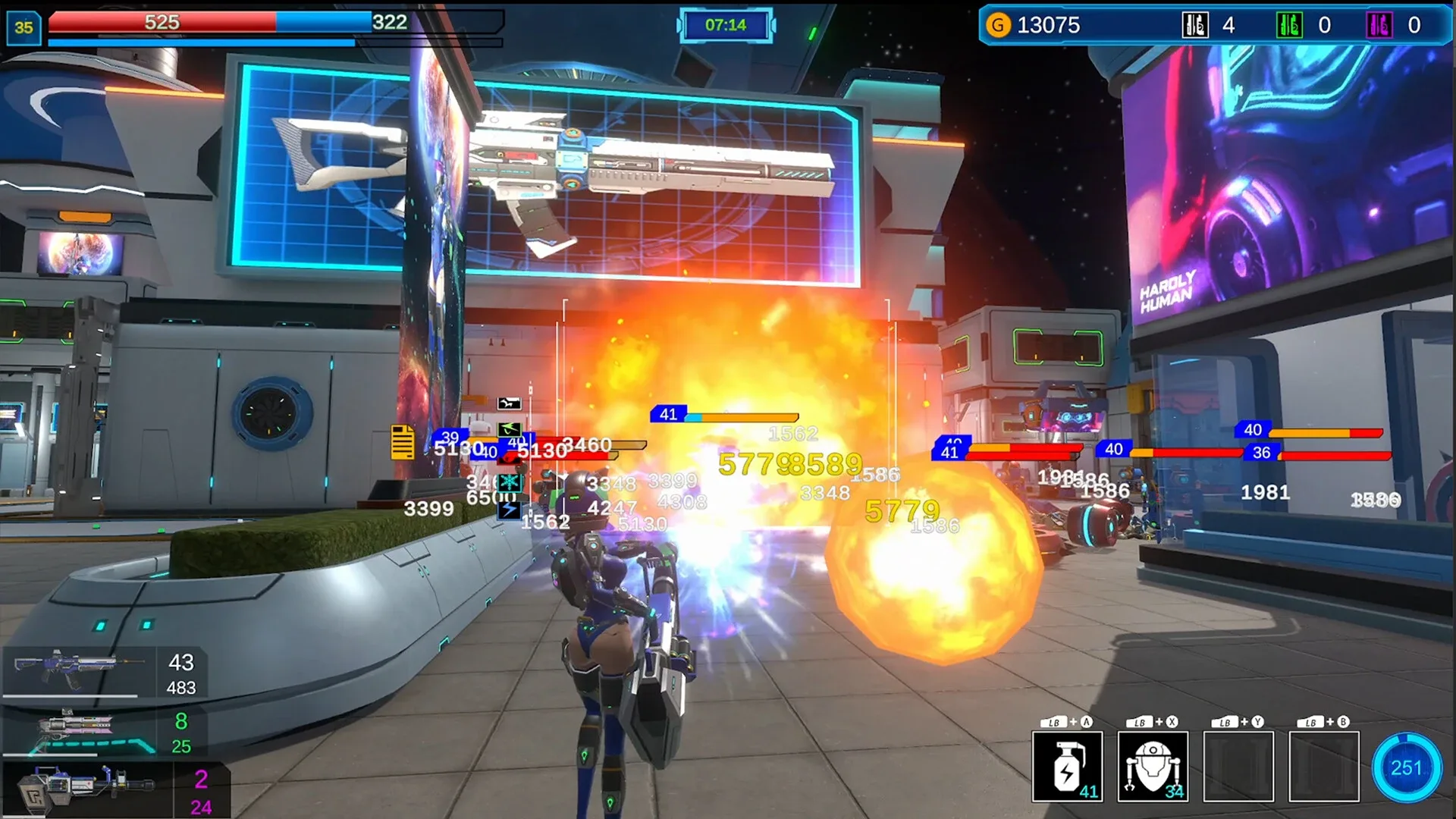Select the white key card icon
Image resolution: width=1456 pixels, height=819 pixels.
tap(1195, 26)
